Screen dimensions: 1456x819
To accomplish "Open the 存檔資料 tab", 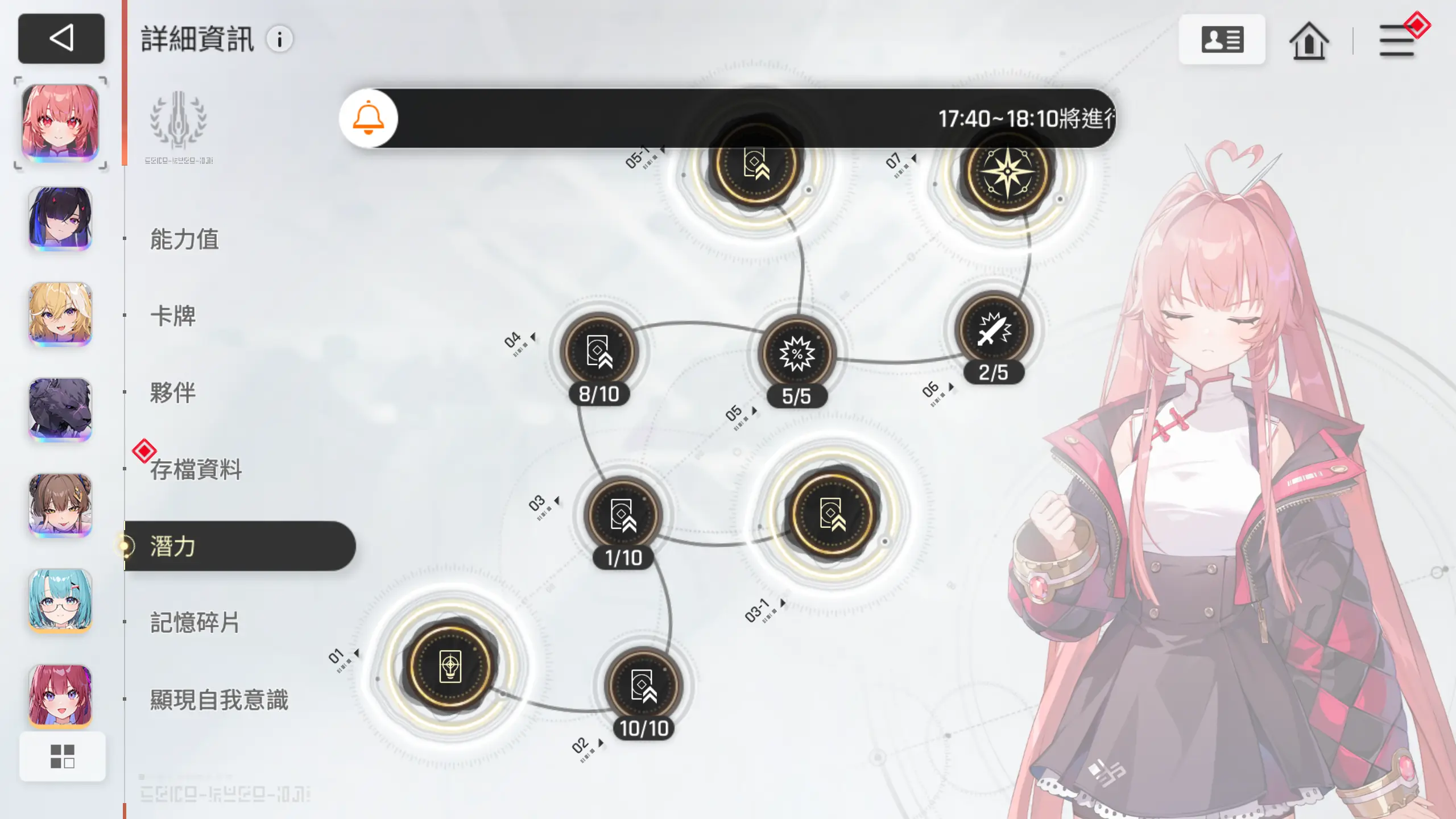I will click(196, 470).
